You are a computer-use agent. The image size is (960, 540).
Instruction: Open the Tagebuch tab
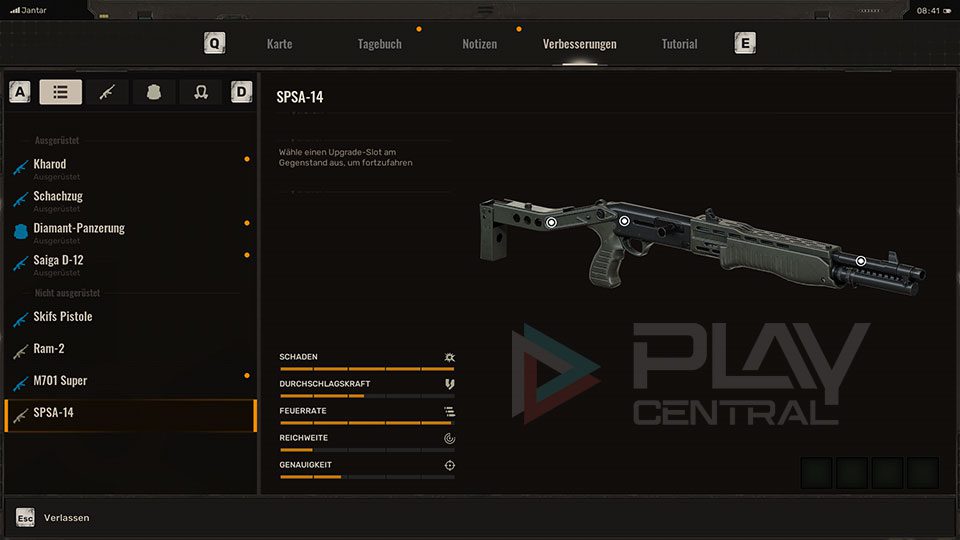point(379,44)
